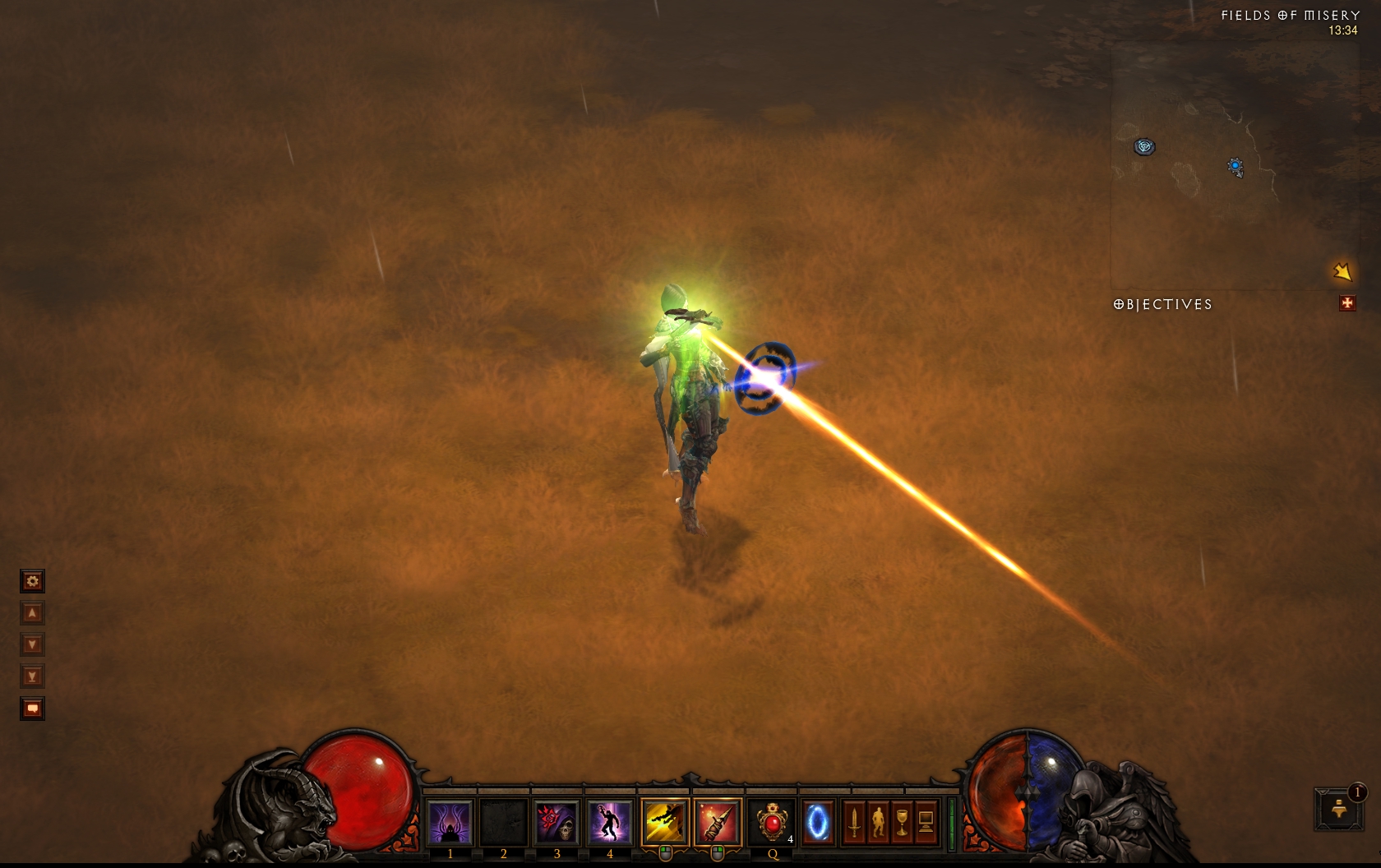Use the hooded skull skill in slot 3
The height and width of the screenshot is (868, 1381).
(557, 822)
